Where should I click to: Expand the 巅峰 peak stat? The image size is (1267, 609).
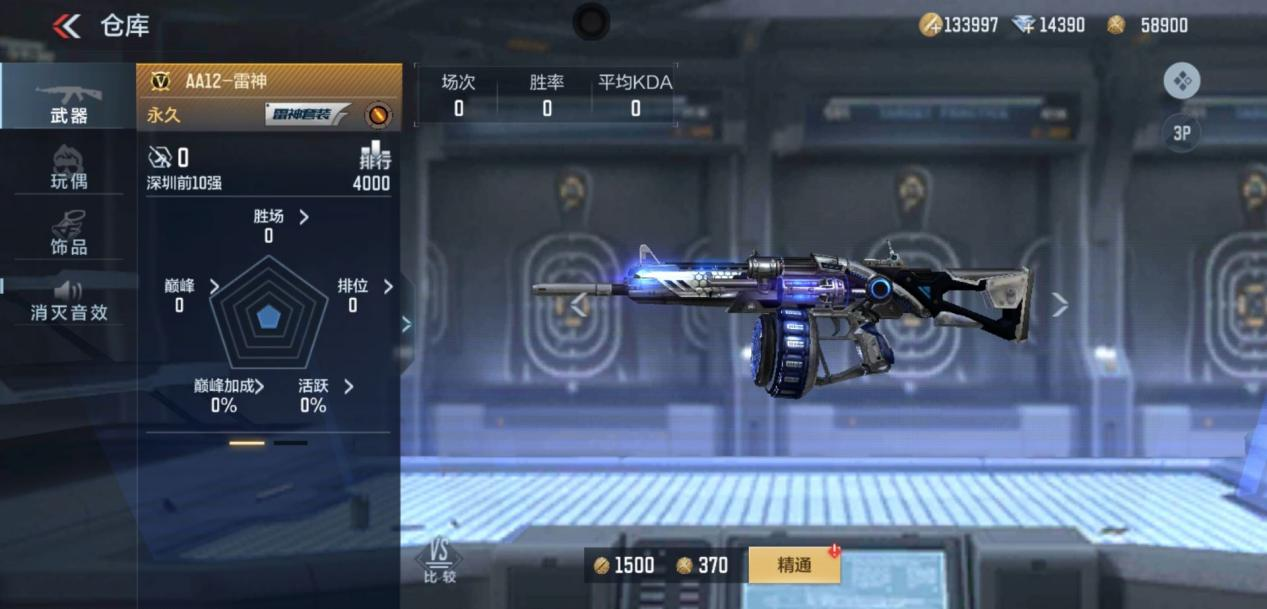192,287
